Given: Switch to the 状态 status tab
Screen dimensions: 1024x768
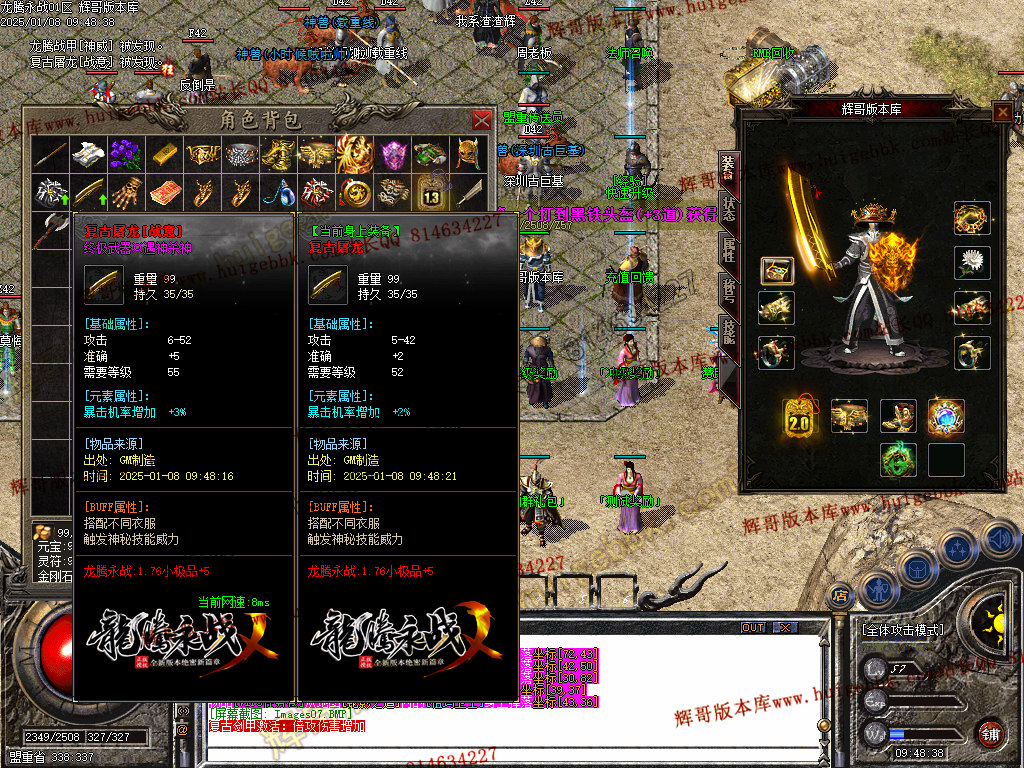Looking at the screenshot, I should [x=728, y=209].
